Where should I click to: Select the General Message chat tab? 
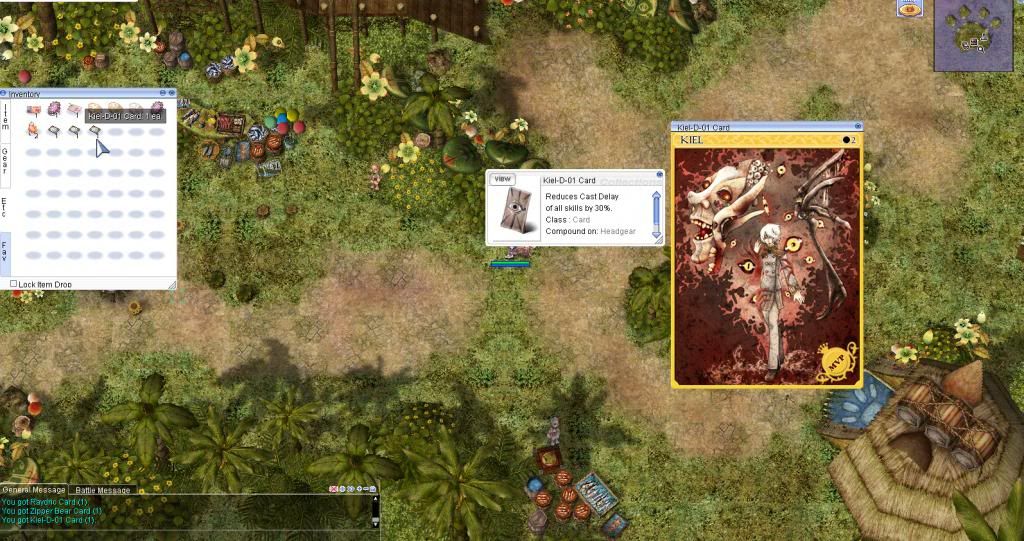[x=33, y=490]
